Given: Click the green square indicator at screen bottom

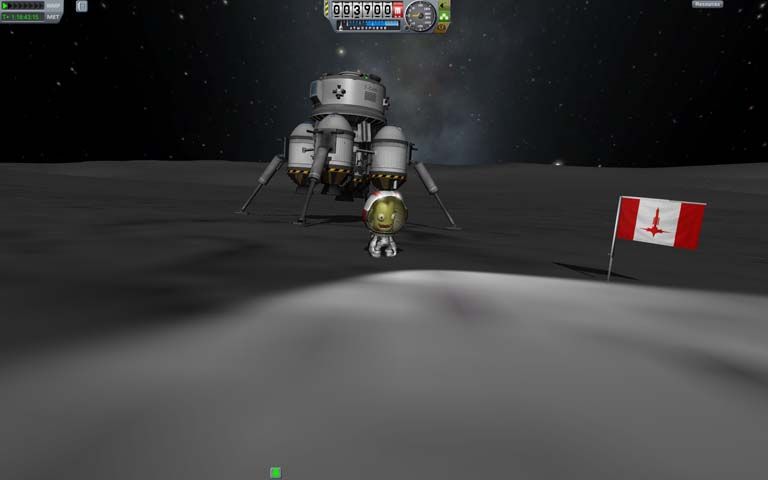Looking at the screenshot, I should tap(275, 472).
